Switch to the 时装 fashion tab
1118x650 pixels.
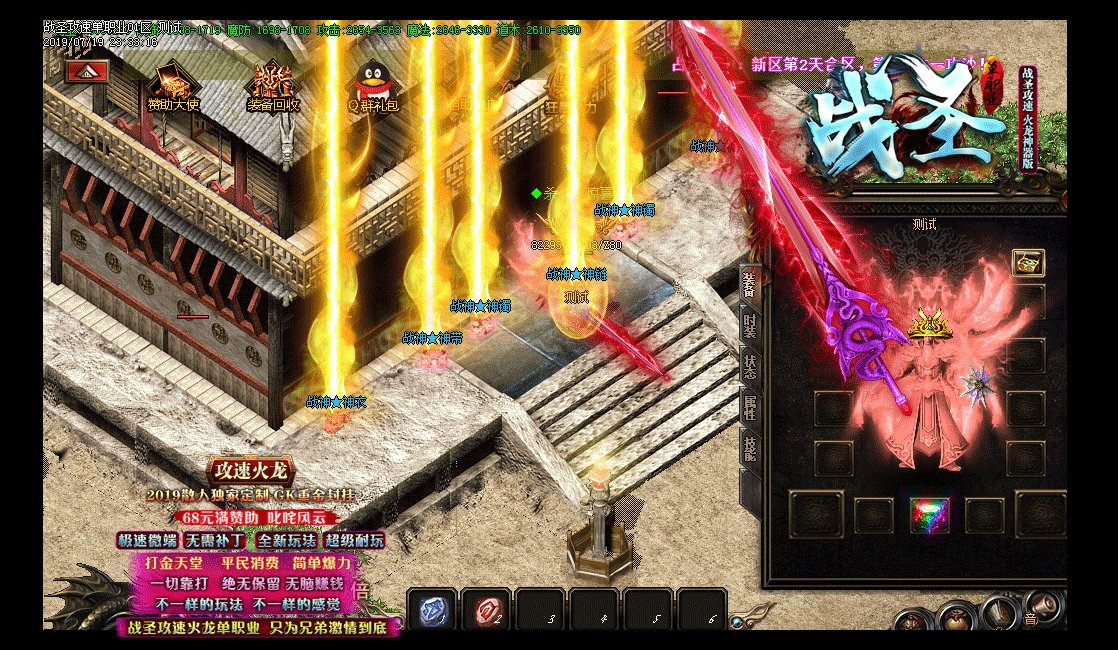750,327
